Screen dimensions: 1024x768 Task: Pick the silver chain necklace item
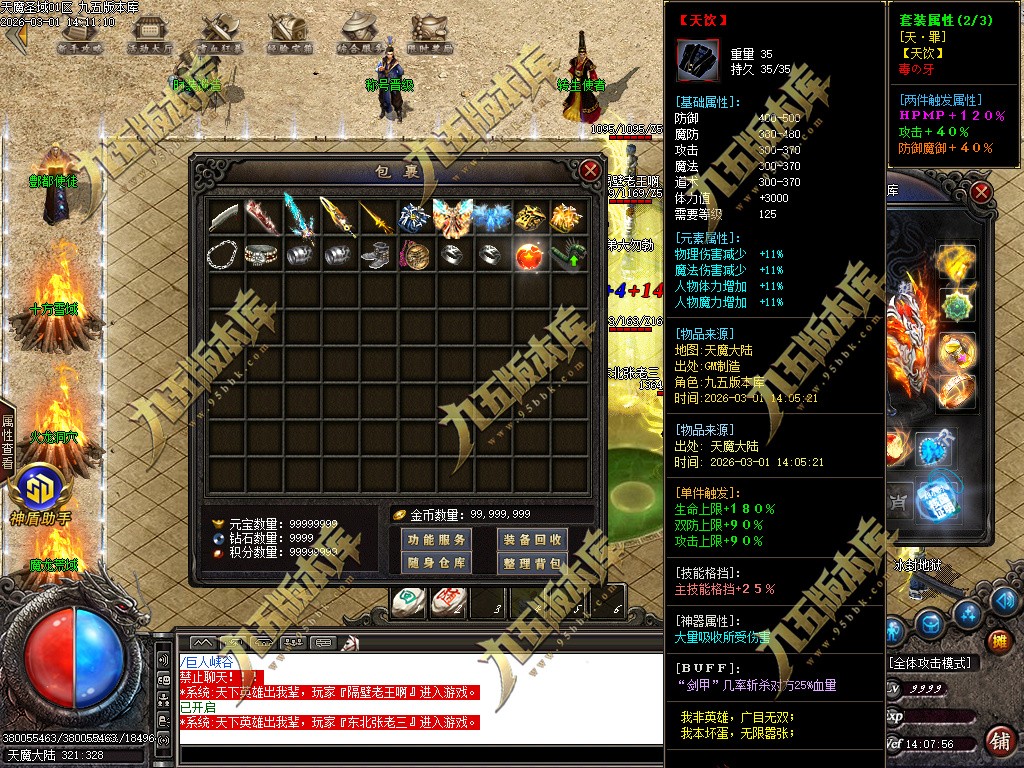tap(224, 256)
